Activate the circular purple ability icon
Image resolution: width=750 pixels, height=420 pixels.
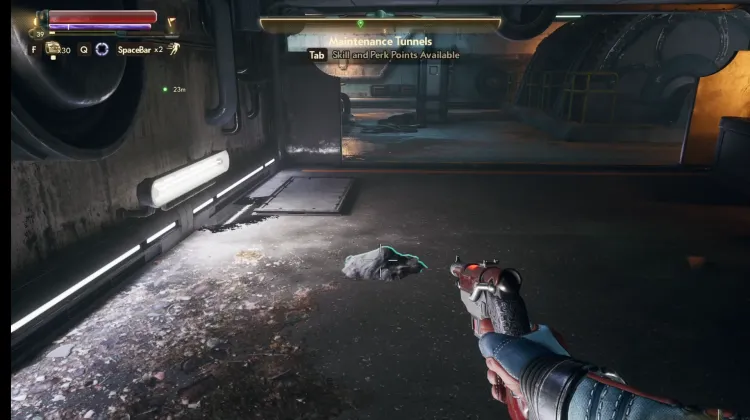click(101, 49)
